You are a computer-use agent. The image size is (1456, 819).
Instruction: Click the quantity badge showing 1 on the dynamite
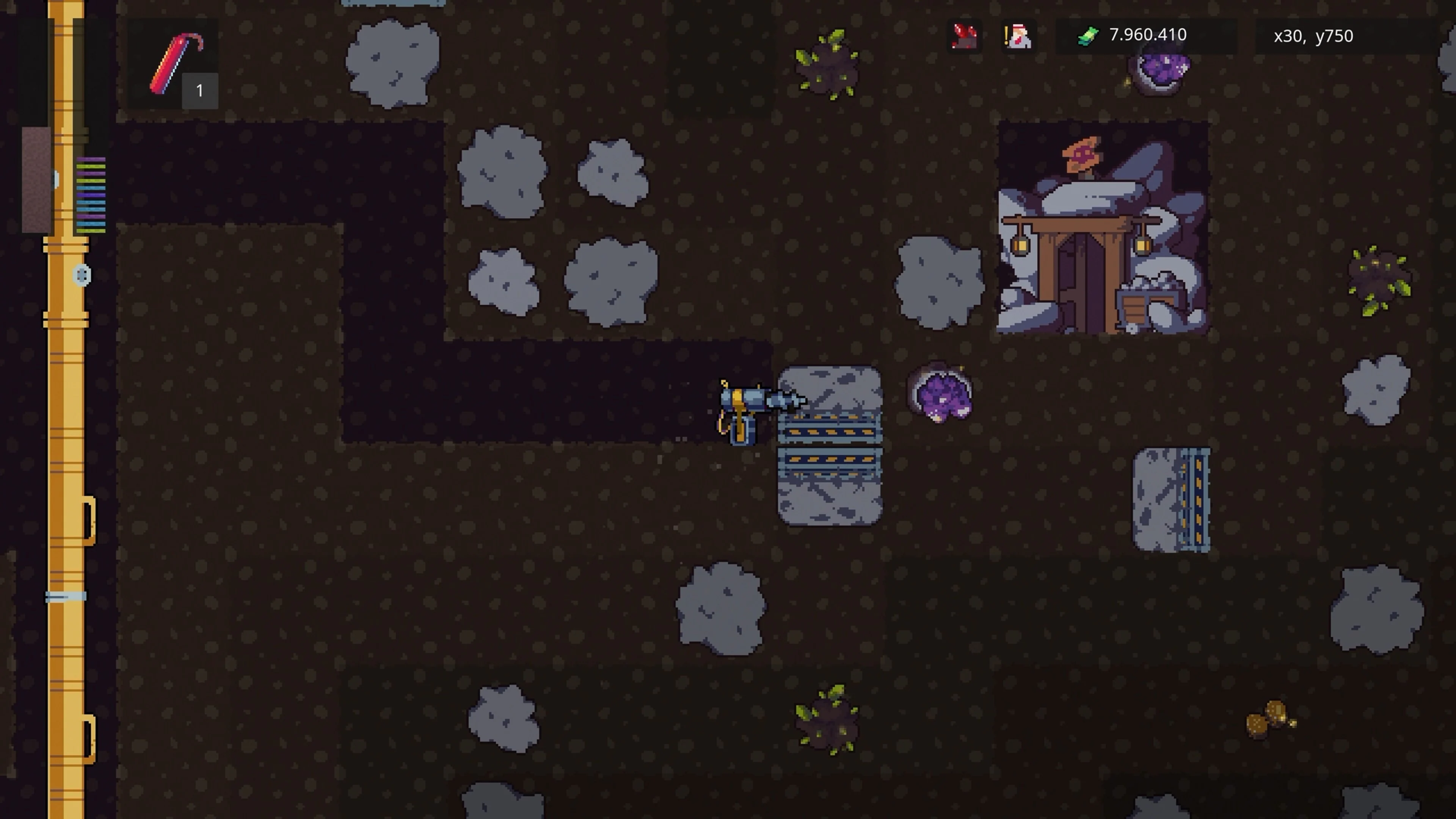click(x=199, y=91)
